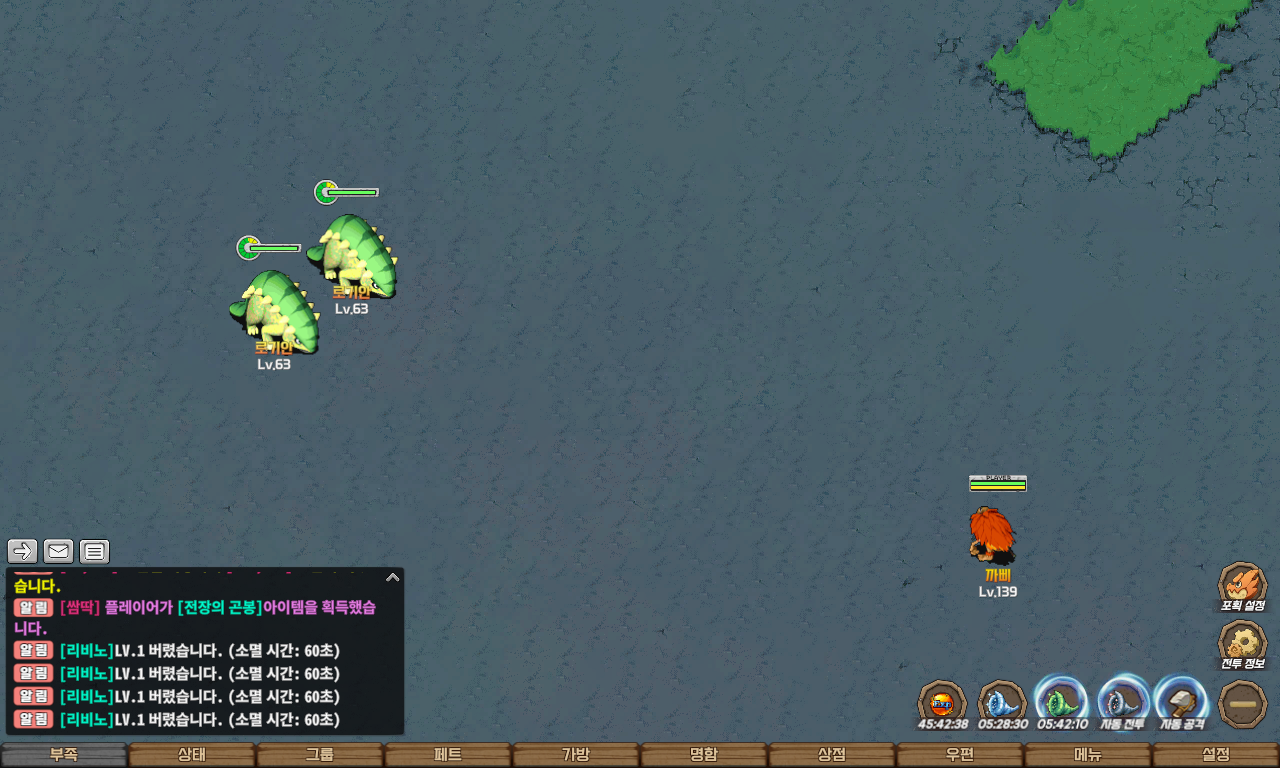Open the 상점 (Shop) menu
Screen dimensions: 1280x768
point(832,755)
